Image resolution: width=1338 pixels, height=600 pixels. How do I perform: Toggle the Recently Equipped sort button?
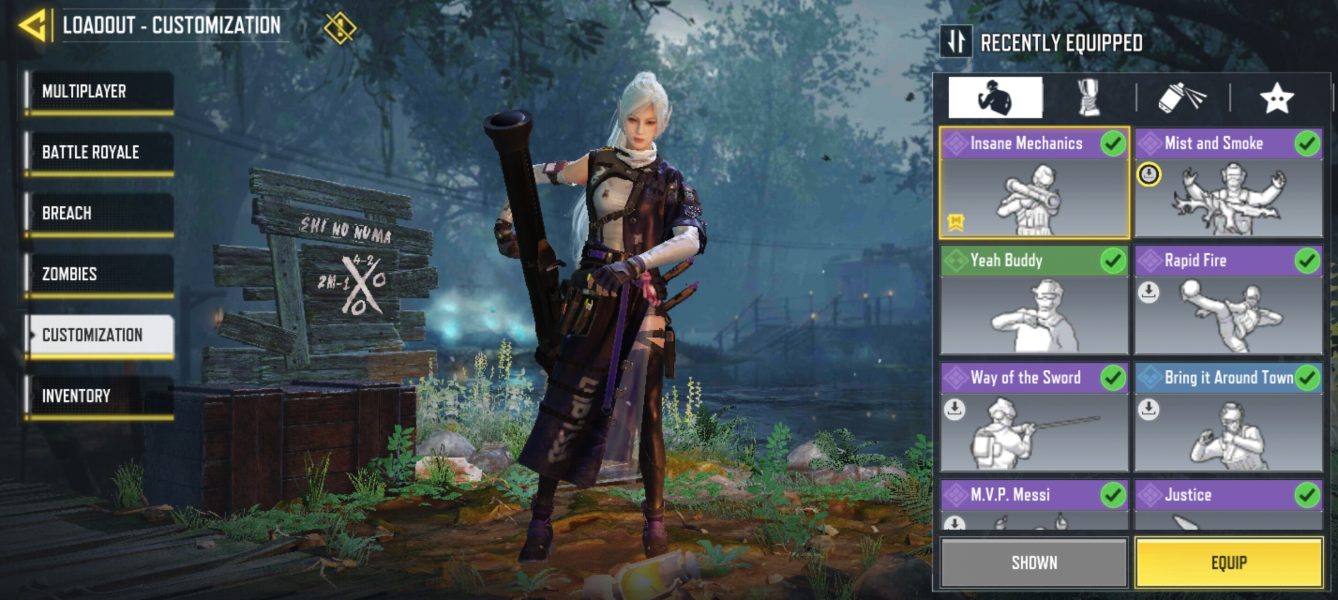956,42
